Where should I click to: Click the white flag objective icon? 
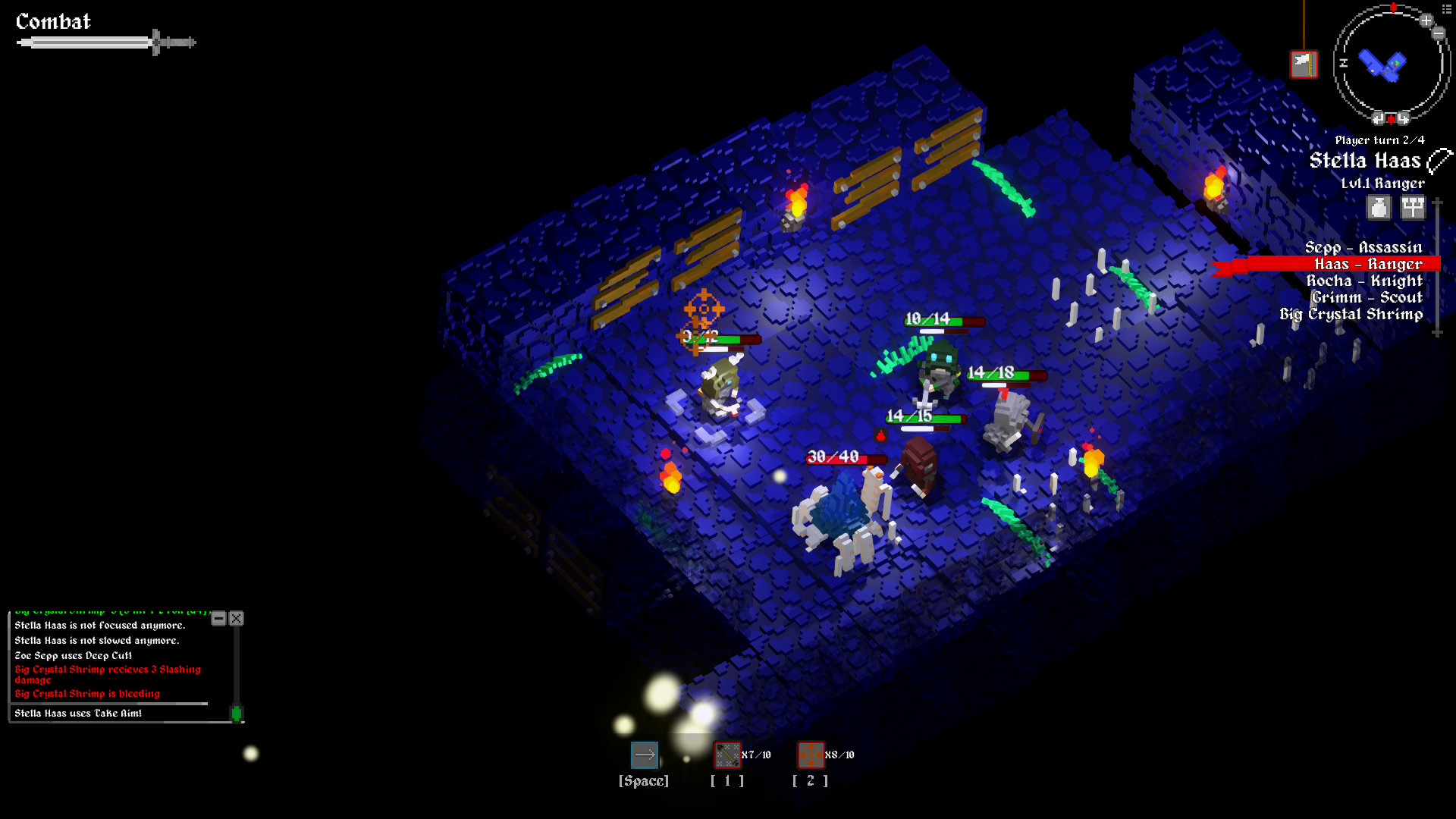point(1303,64)
